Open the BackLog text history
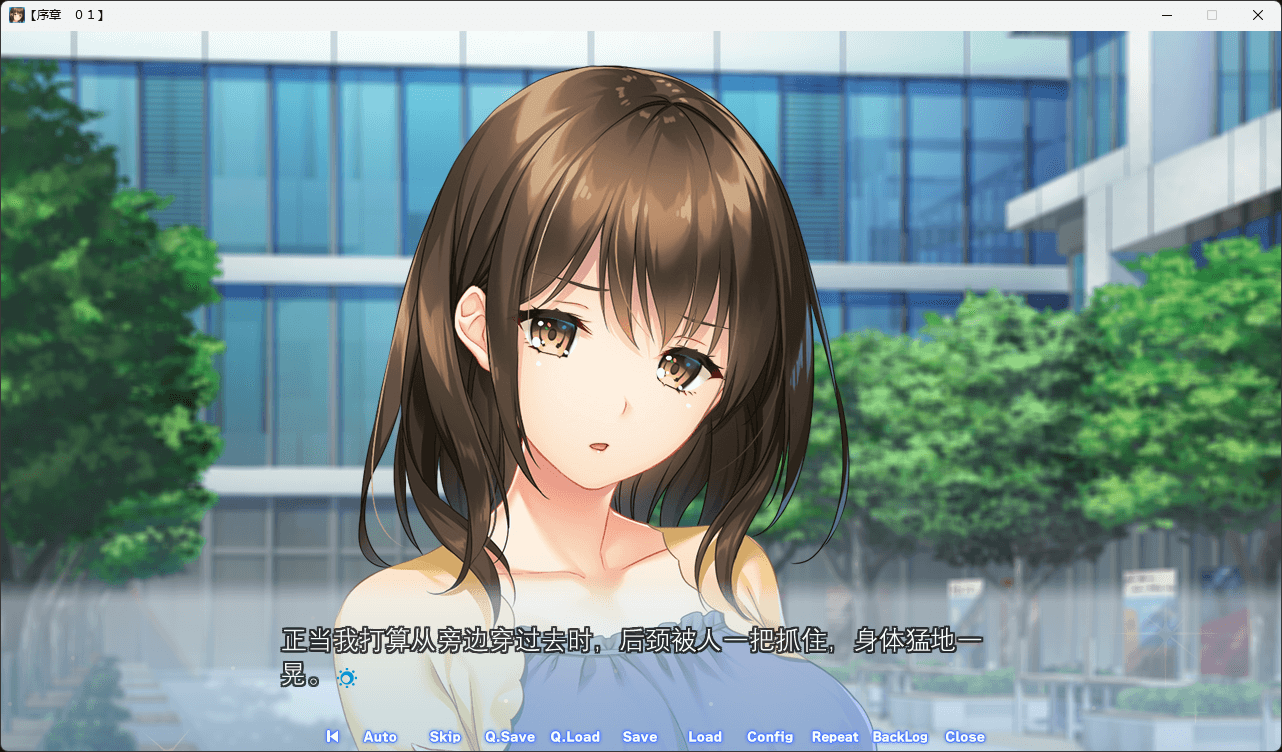This screenshot has width=1282, height=752. pos(898,736)
